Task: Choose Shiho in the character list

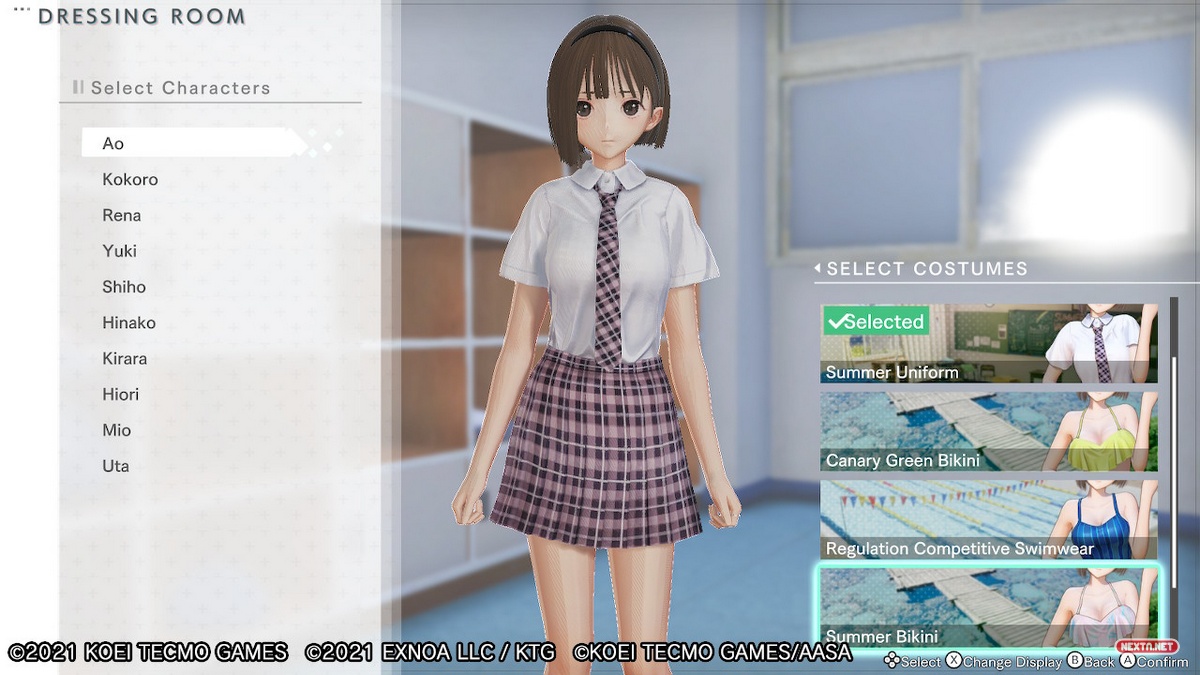Action: click(x=124, y=287)
